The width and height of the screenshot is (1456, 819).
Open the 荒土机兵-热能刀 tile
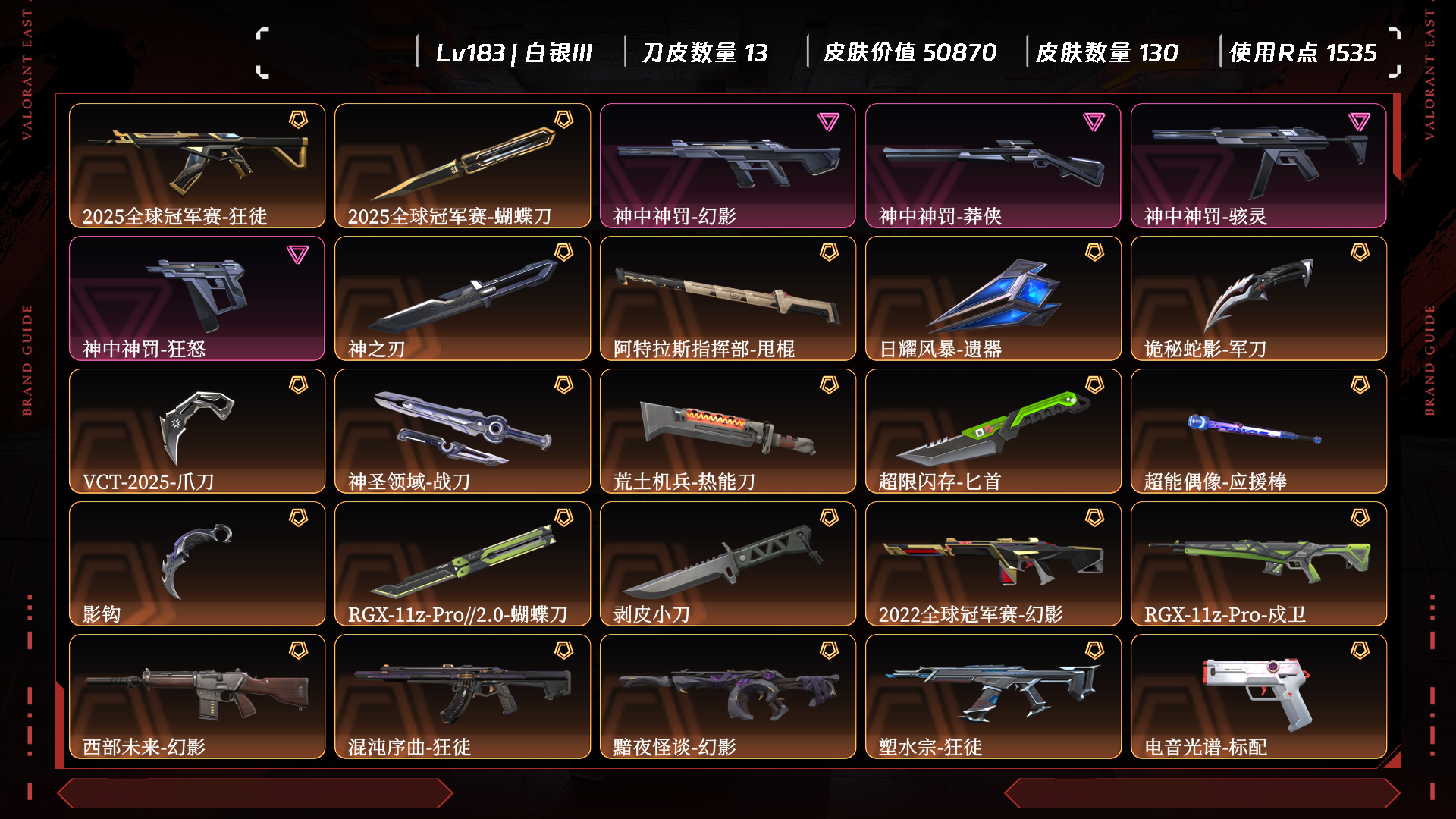pyautogui.click(x=728, y=431)
